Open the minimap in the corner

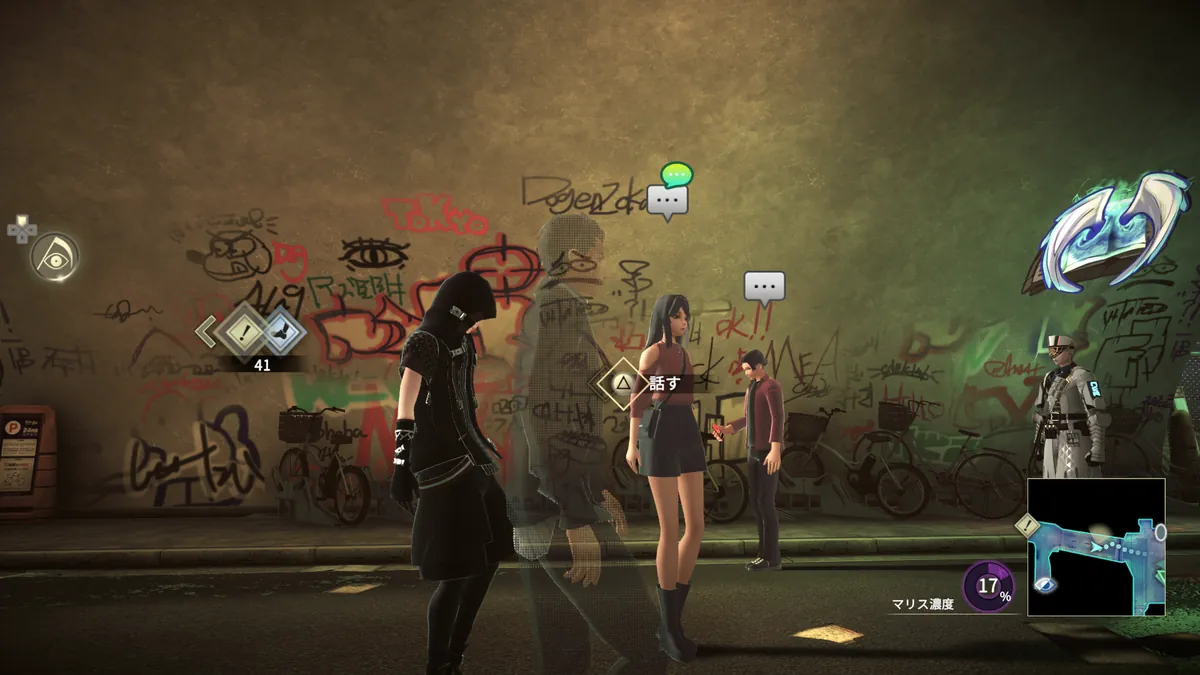point(1096,547)
